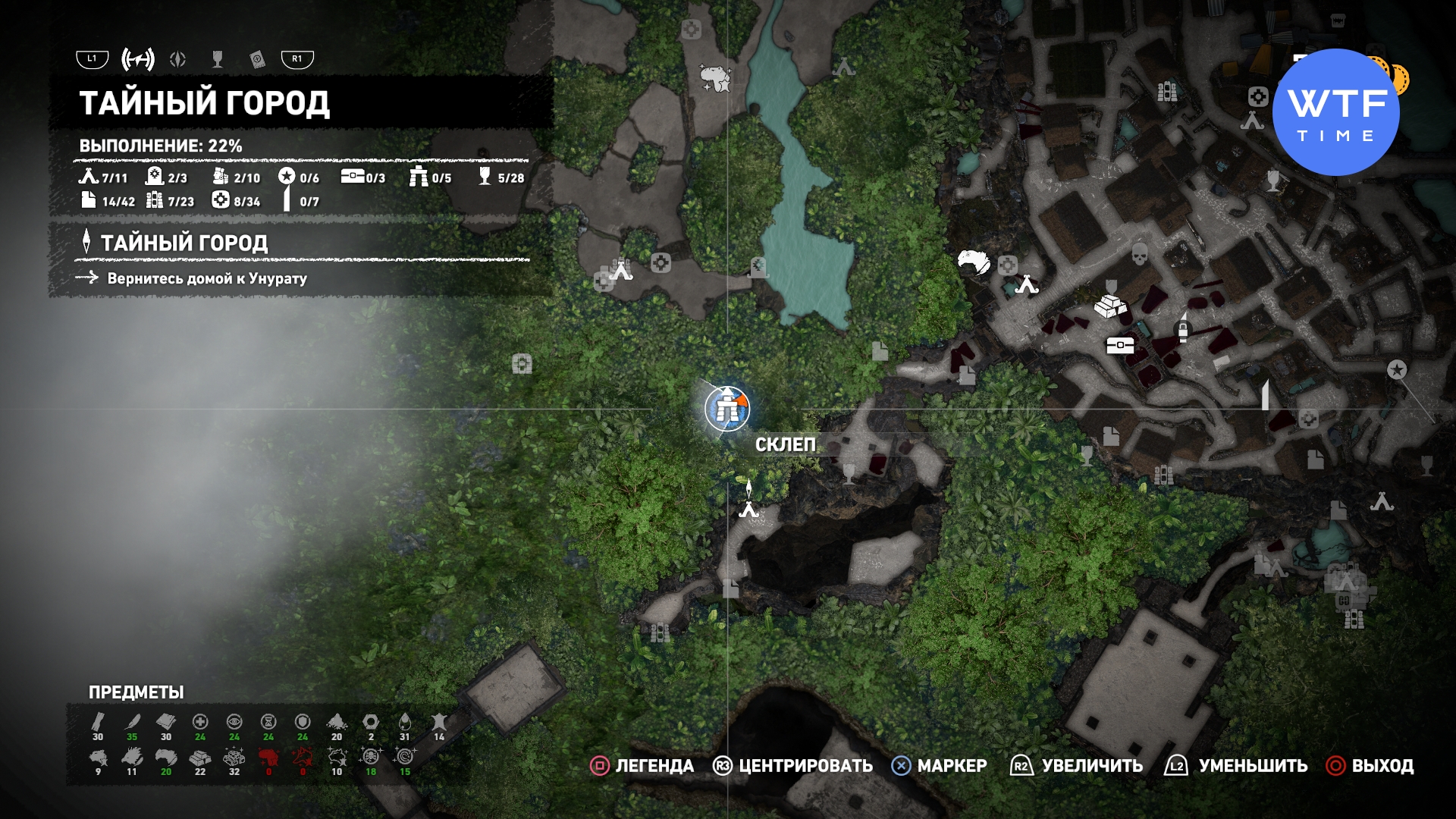This screenshot has height=819, width=1456.
Task: Select the base camp marker beside the eagle
Action: (1027, 284)
